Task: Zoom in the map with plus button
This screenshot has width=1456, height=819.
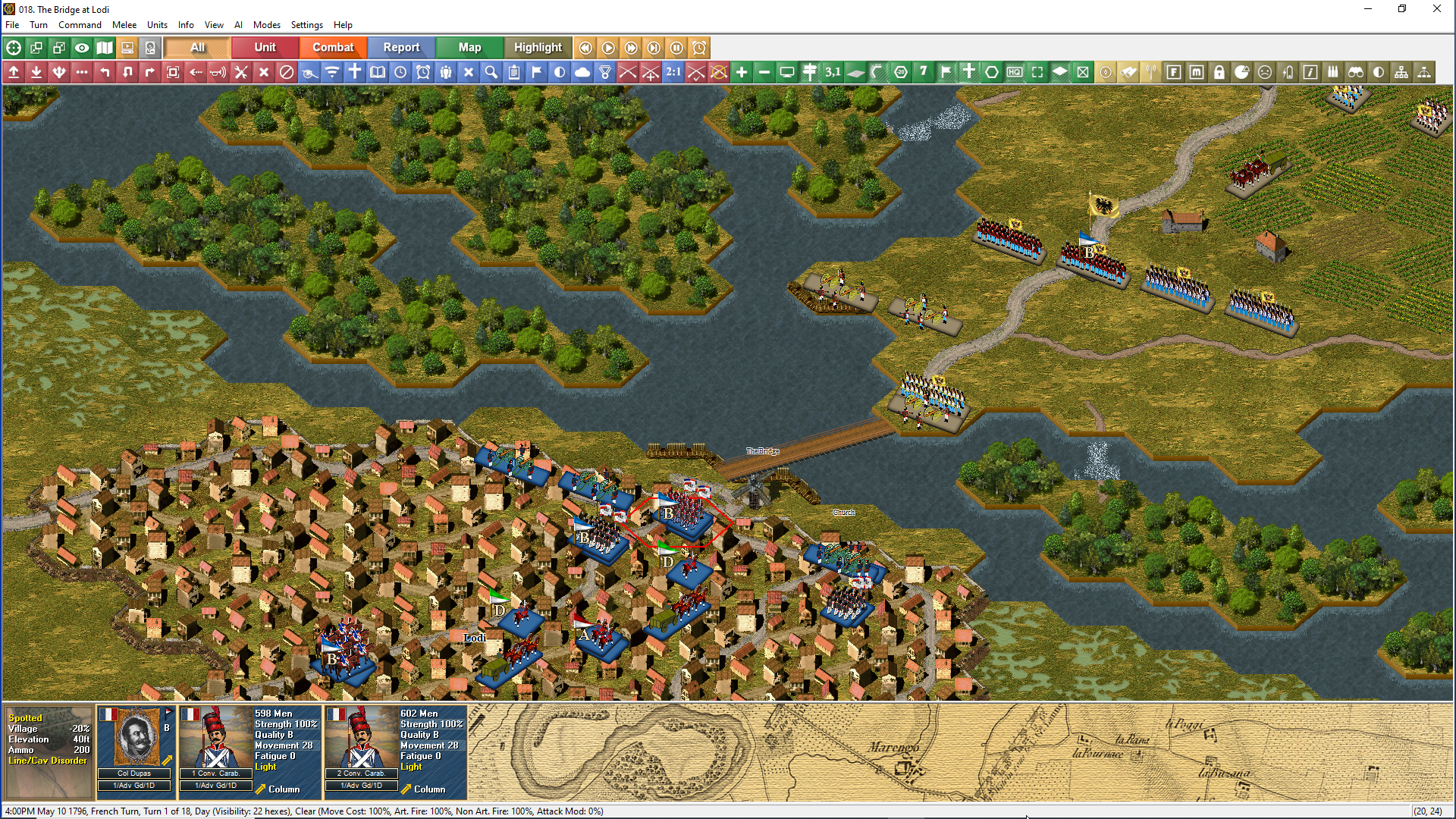Action: (x=742, y=72)
